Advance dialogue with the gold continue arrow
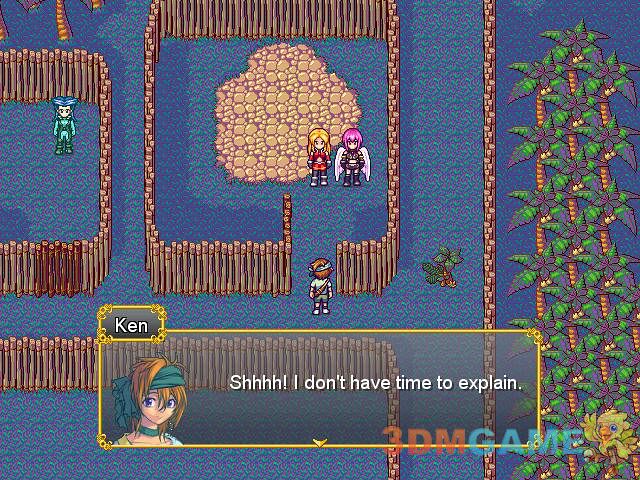This screenshot has height=480, width=640. pos(320,441)
